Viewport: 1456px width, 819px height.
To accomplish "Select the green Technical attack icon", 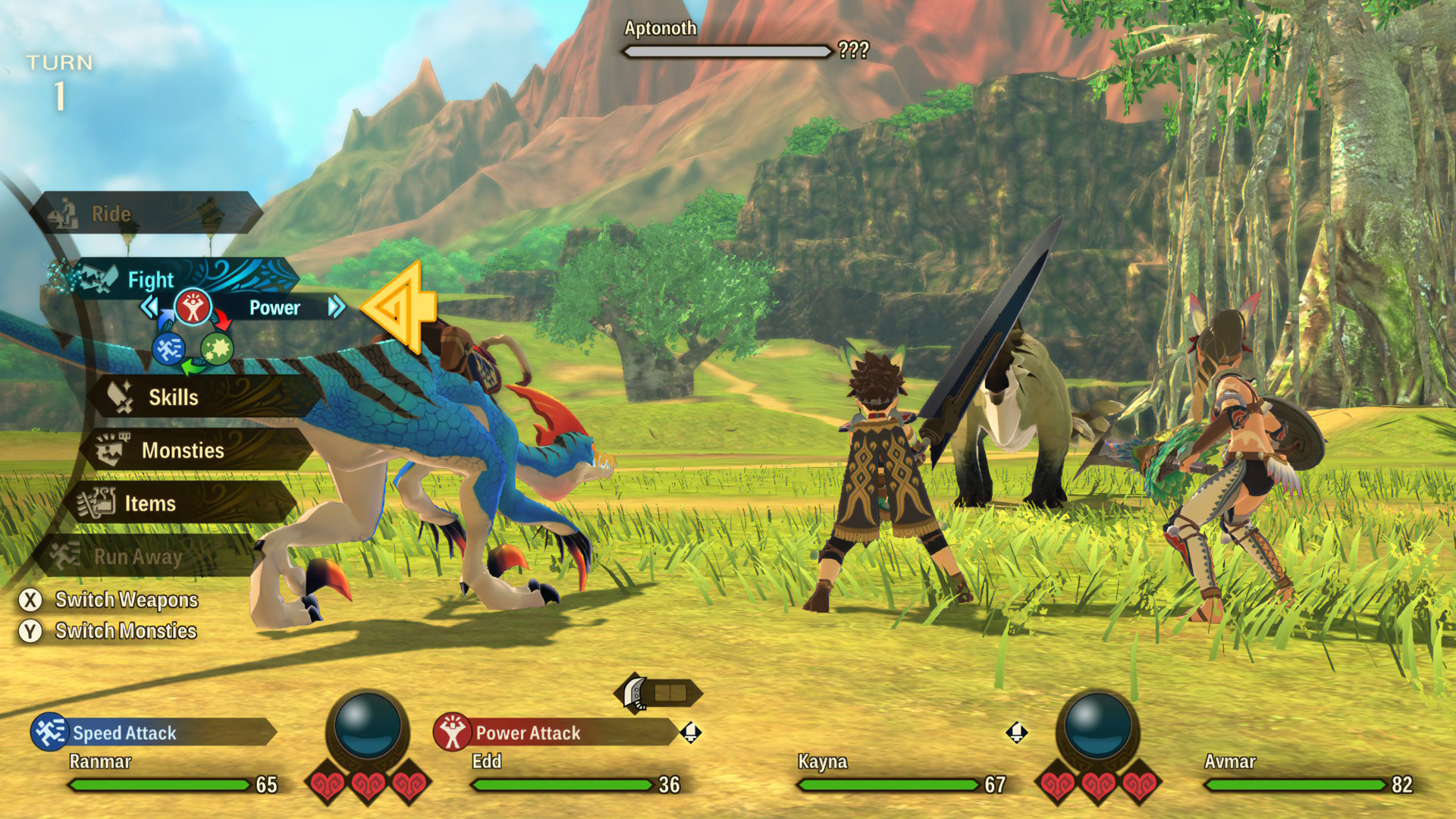I will click(x=218, y=349).
